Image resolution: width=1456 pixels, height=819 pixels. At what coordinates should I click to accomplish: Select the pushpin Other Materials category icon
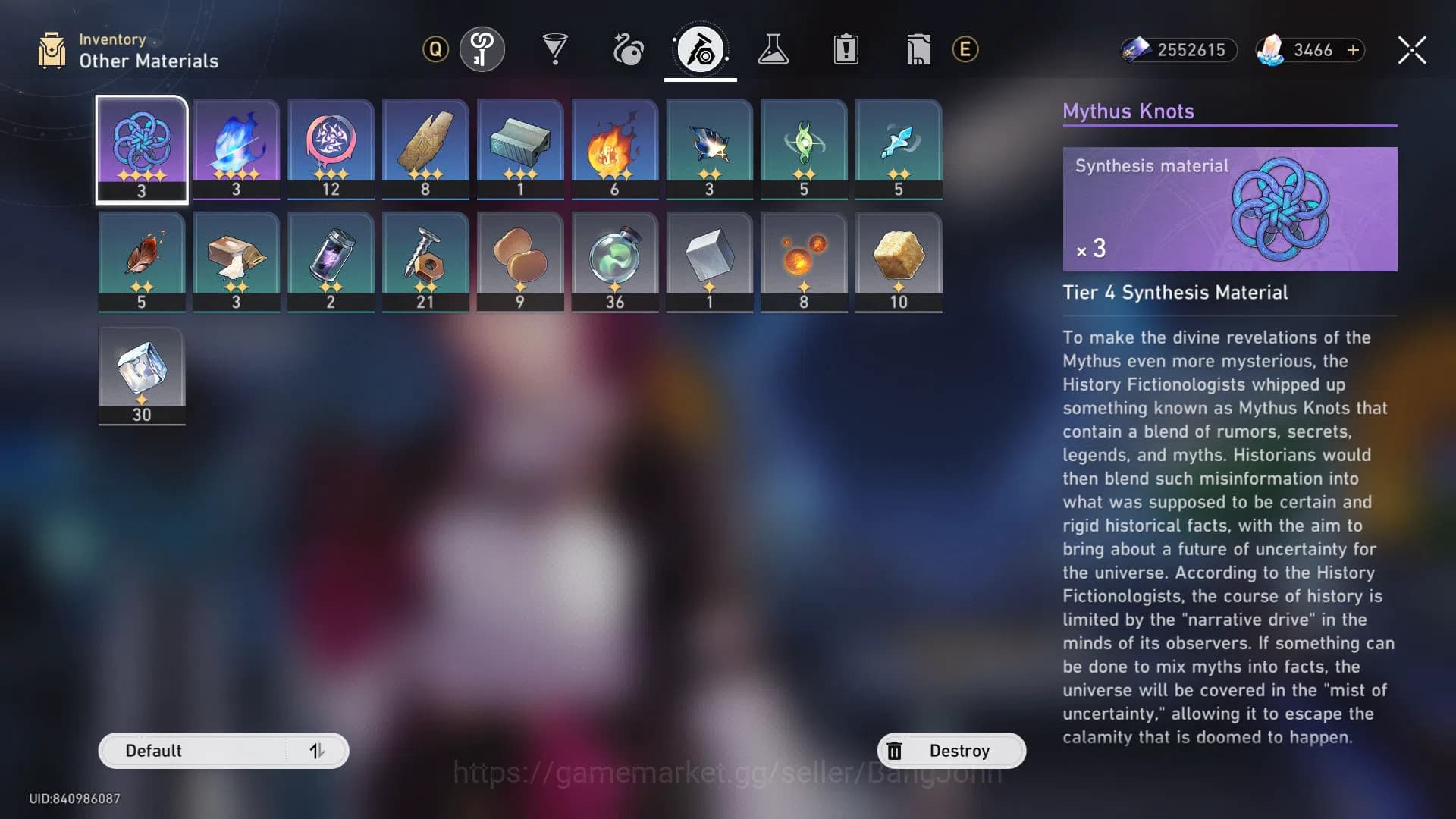701,48
